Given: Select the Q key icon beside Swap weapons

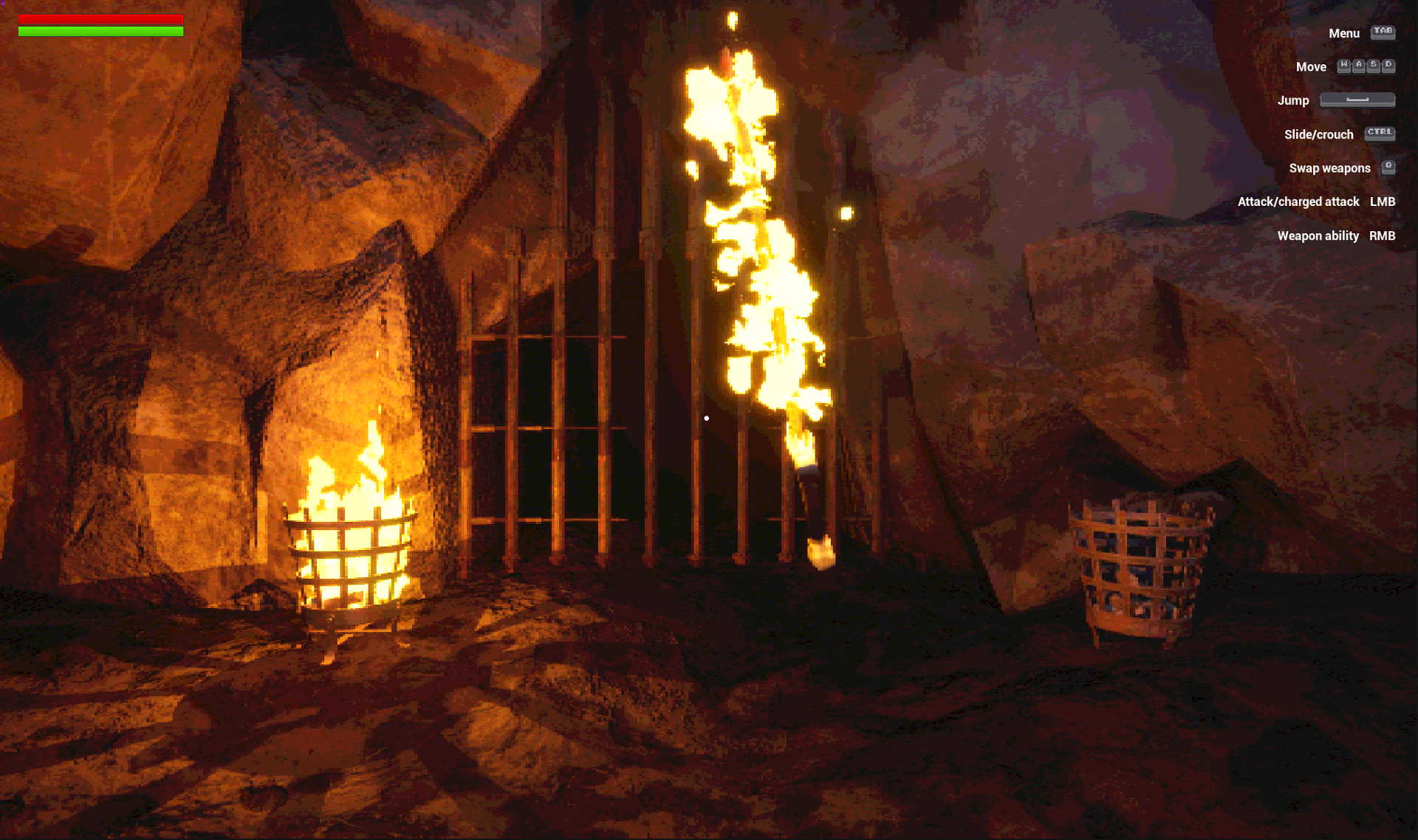Looking at the screenshot, I should point(1388,168).
